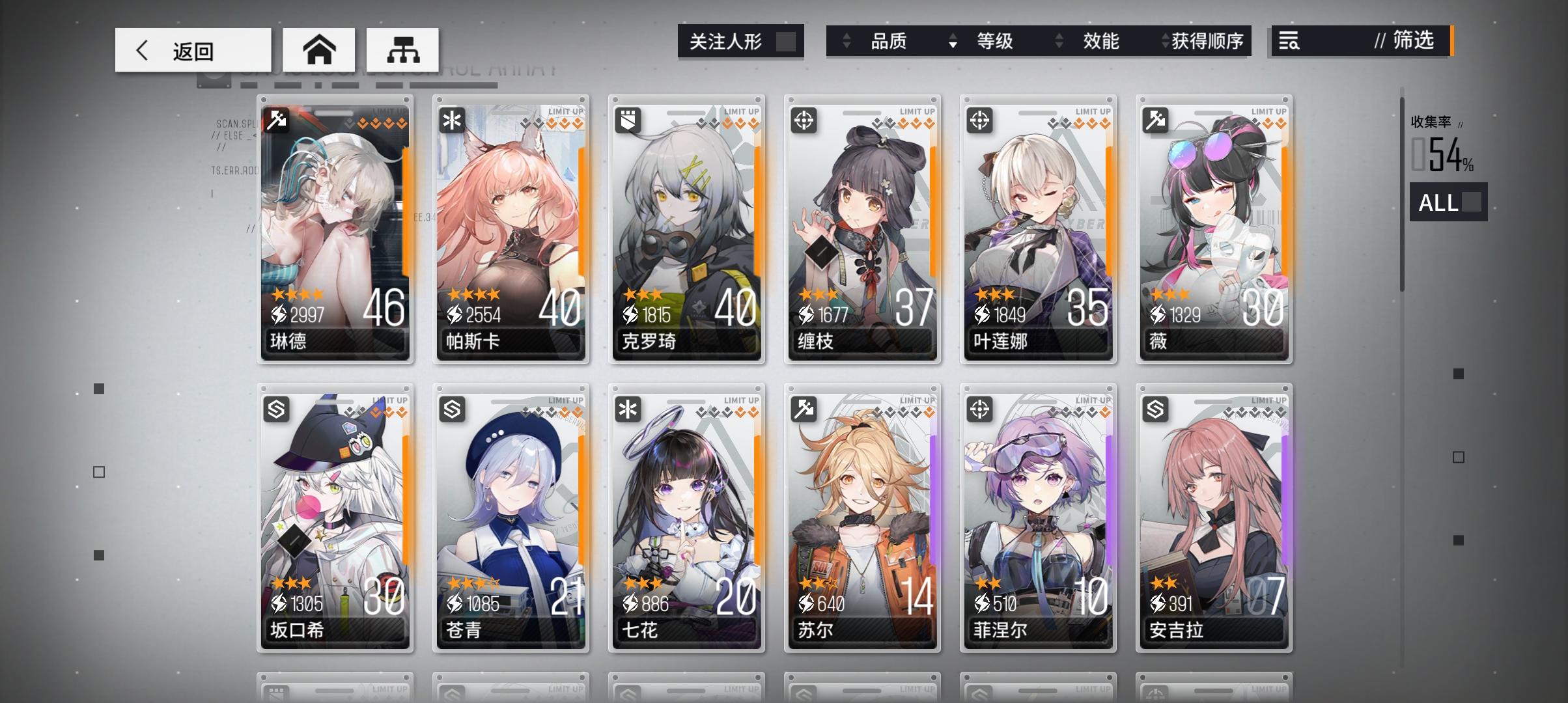
Task: Click the home icon in the top toolbar
Action: point(319,49)
